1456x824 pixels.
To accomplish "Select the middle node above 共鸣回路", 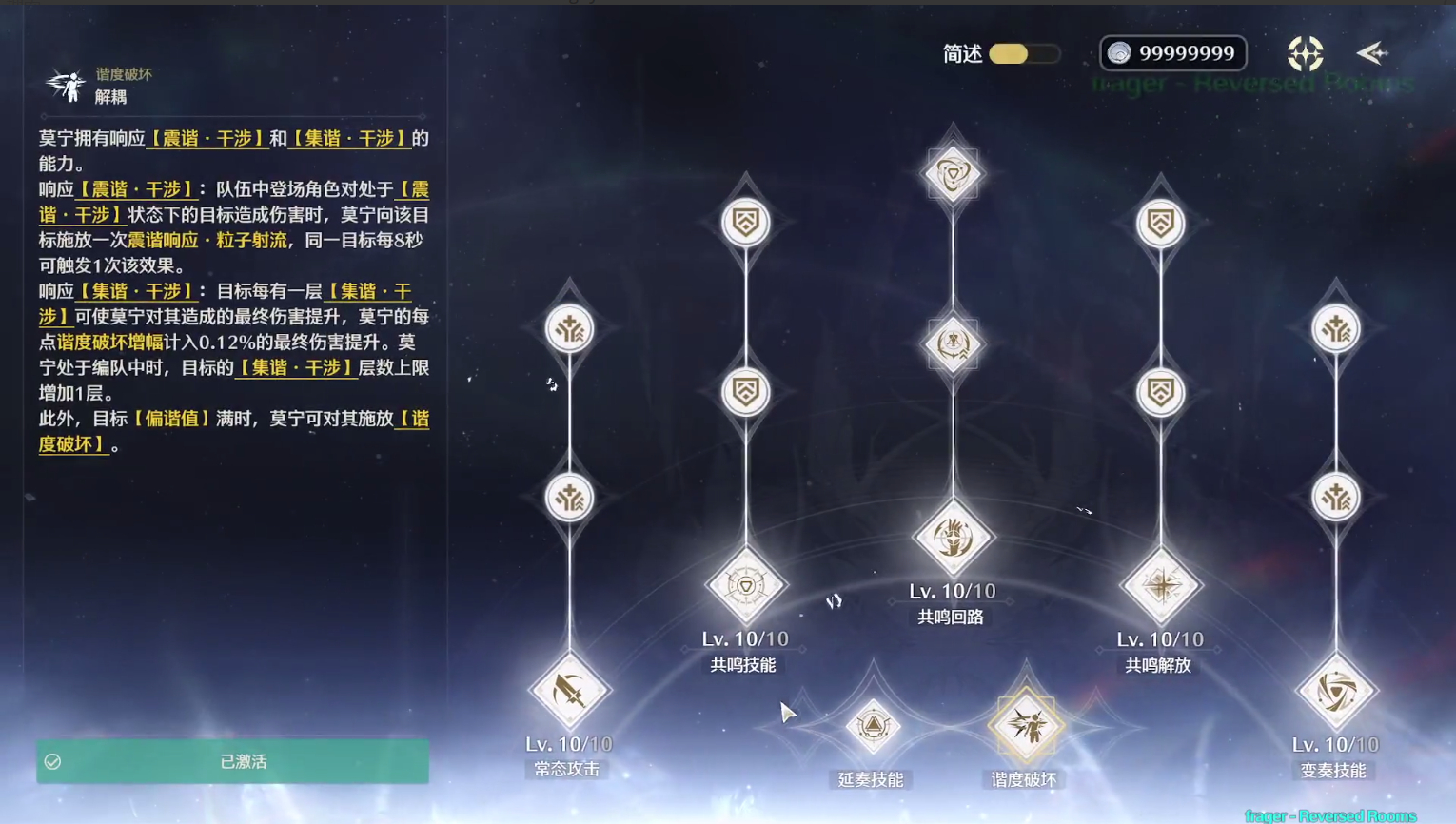I will pyautogui.click(x=952, y=344).
